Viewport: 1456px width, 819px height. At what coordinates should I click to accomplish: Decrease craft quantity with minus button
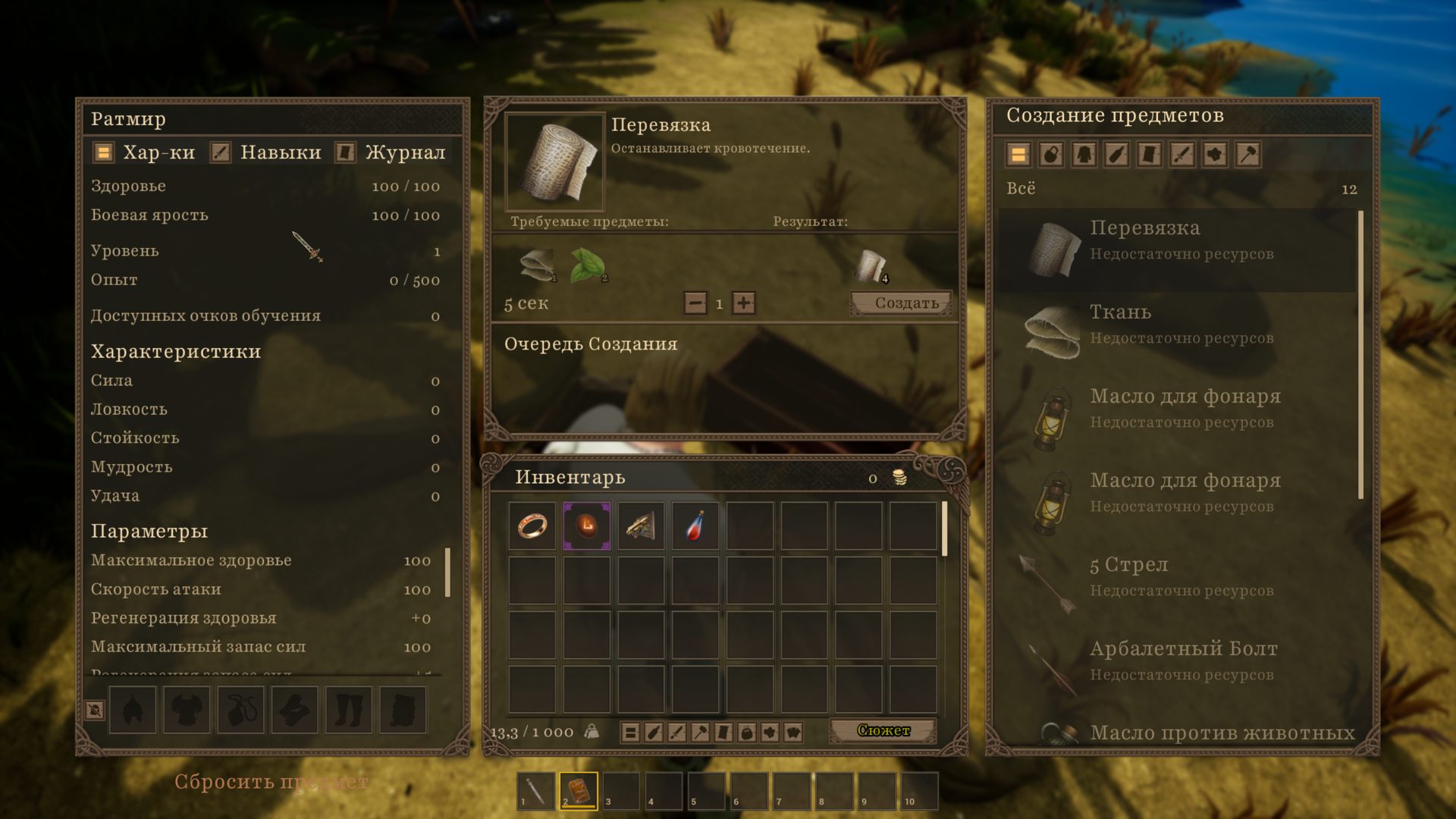[695, 303]
